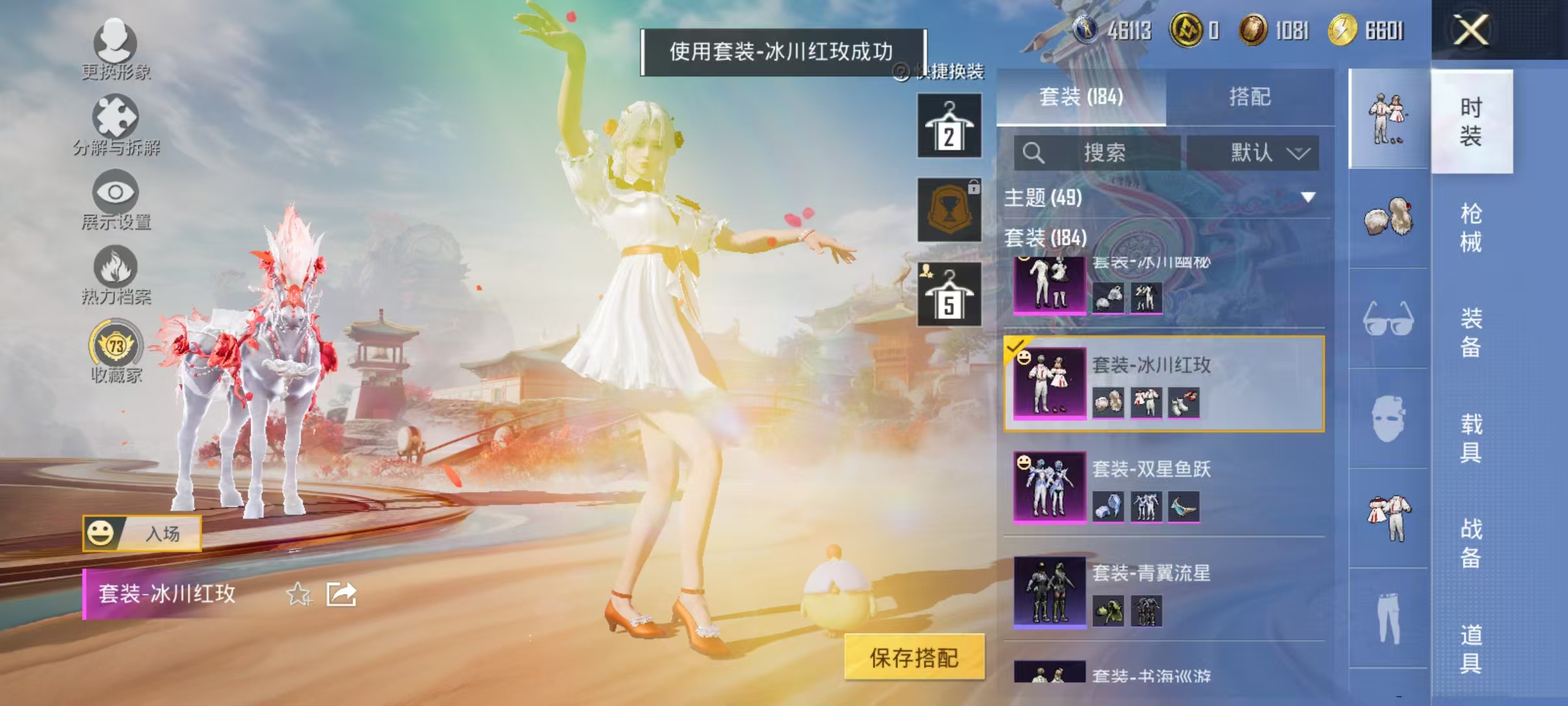Click the 保存搭配 save button
This screenshot has height=706, width=1568.
tap(916, 658)
